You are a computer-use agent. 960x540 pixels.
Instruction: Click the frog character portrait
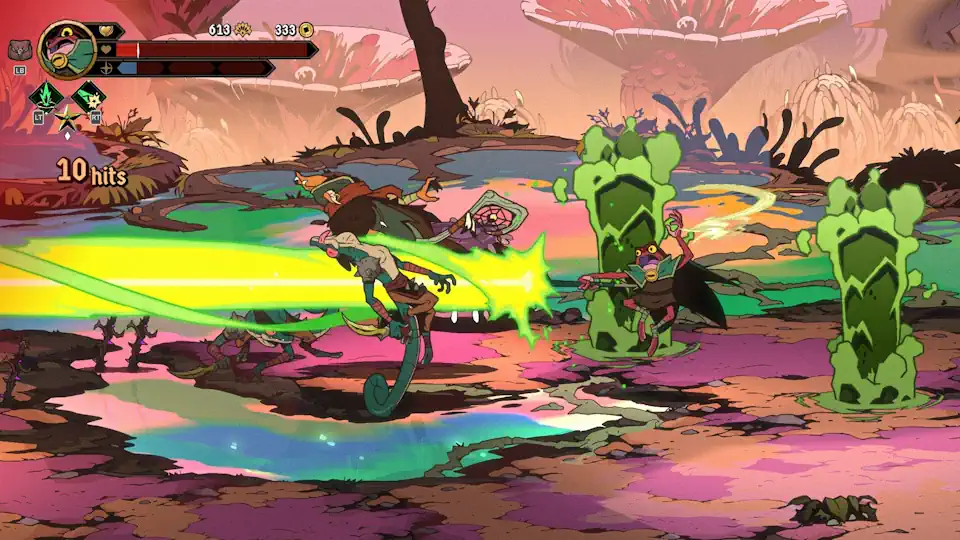67,49
